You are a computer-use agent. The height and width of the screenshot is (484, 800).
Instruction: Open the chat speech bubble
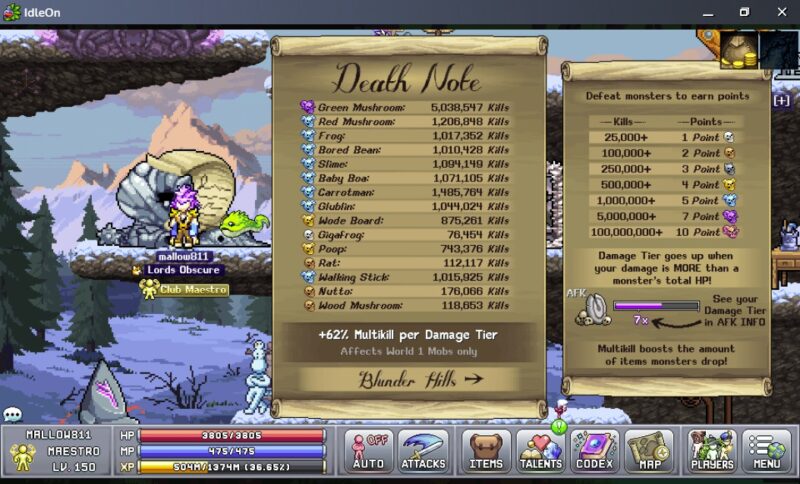tap(13, 414)
